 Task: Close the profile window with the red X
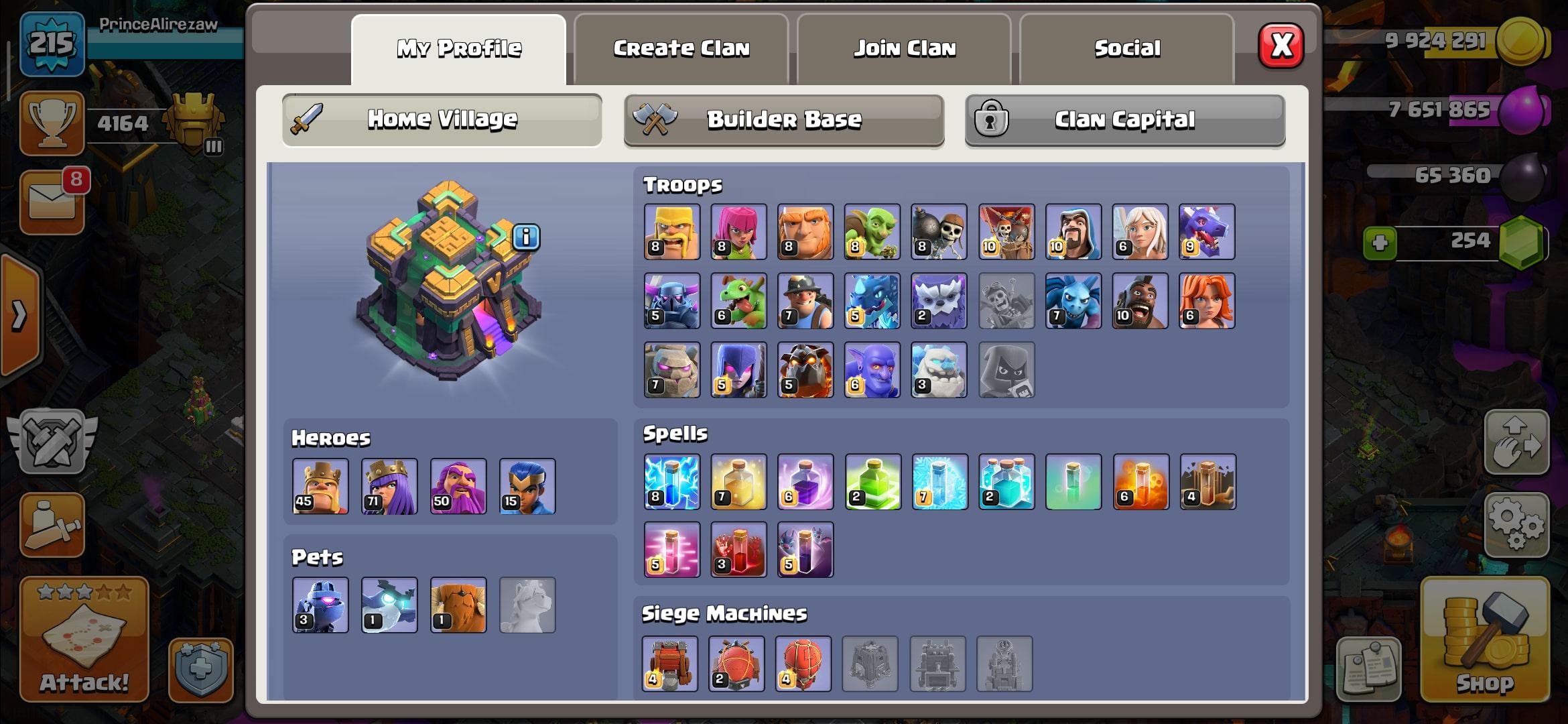[1281, 46]
